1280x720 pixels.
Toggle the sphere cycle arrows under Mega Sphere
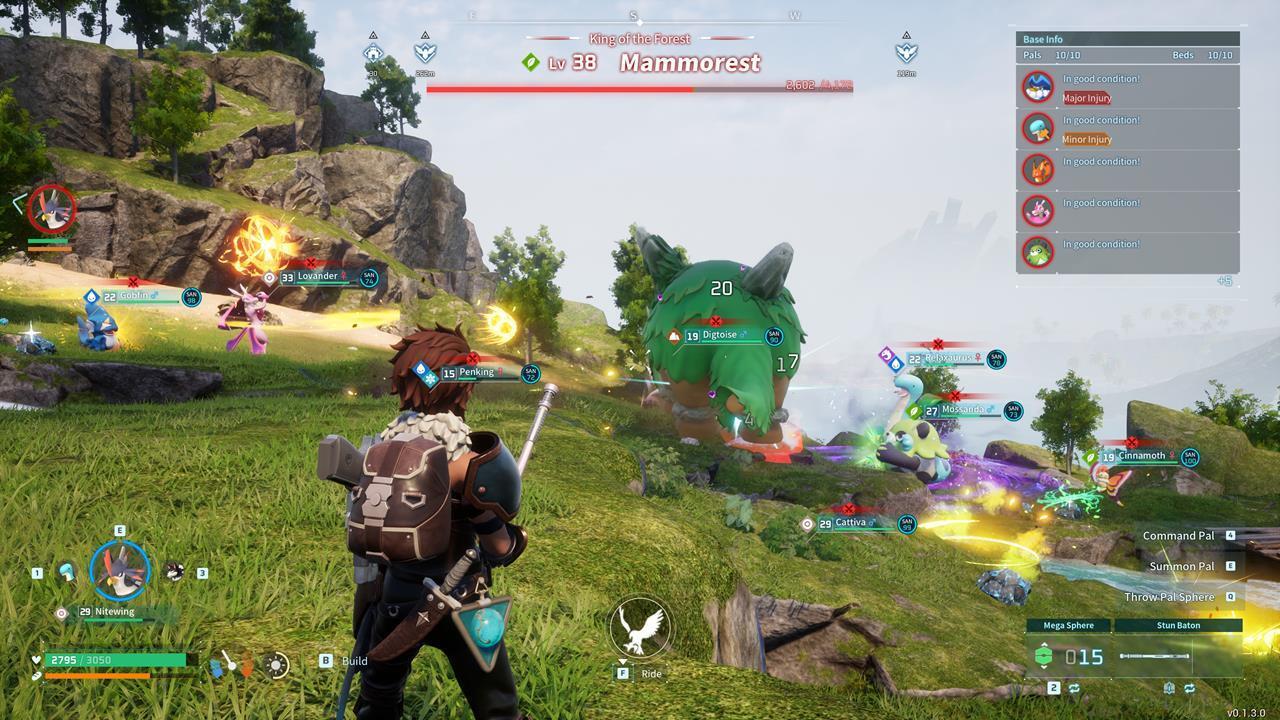[1075, 687]
